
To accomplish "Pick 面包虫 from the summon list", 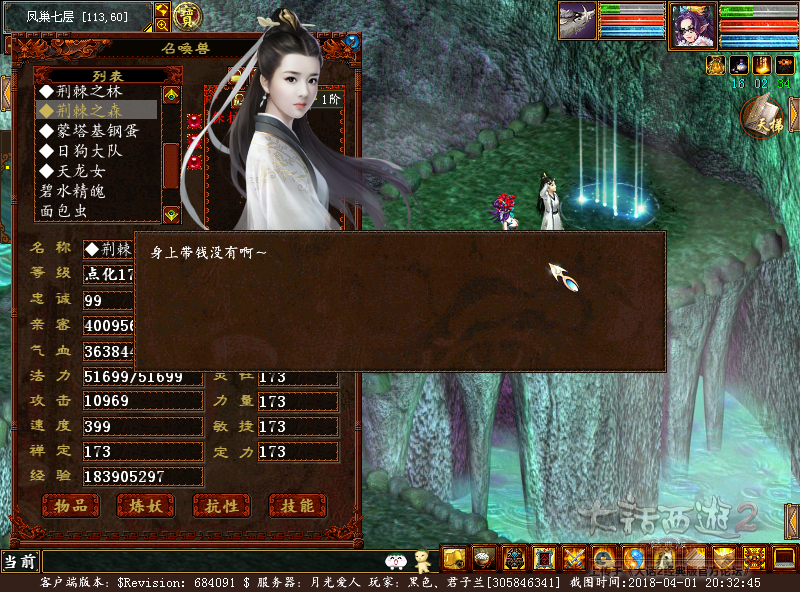I will 65,211.
